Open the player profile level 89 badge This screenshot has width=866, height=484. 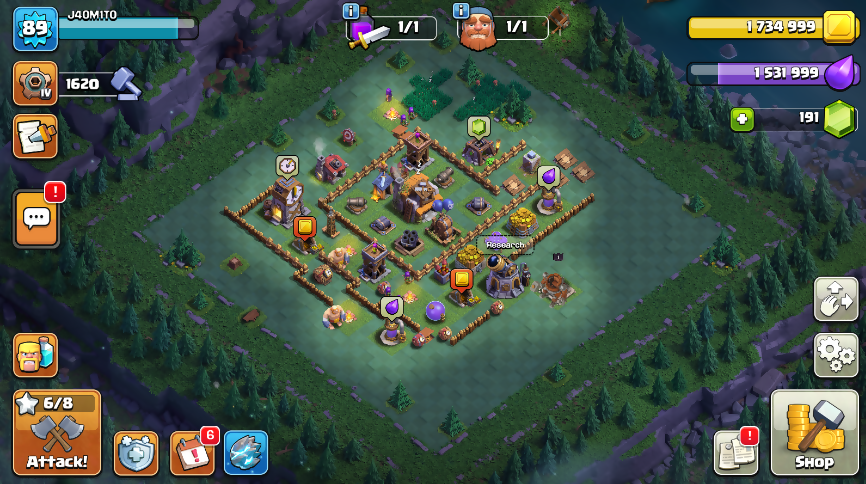click(34, 29)
